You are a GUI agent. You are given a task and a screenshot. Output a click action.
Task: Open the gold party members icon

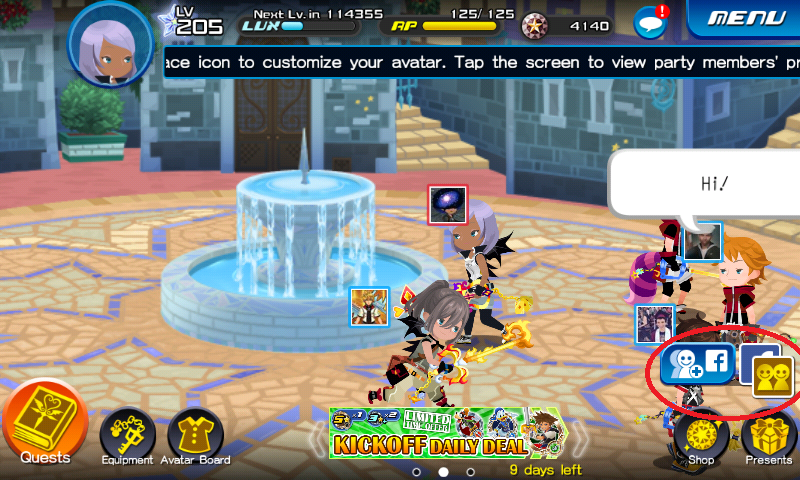(772, 377)
